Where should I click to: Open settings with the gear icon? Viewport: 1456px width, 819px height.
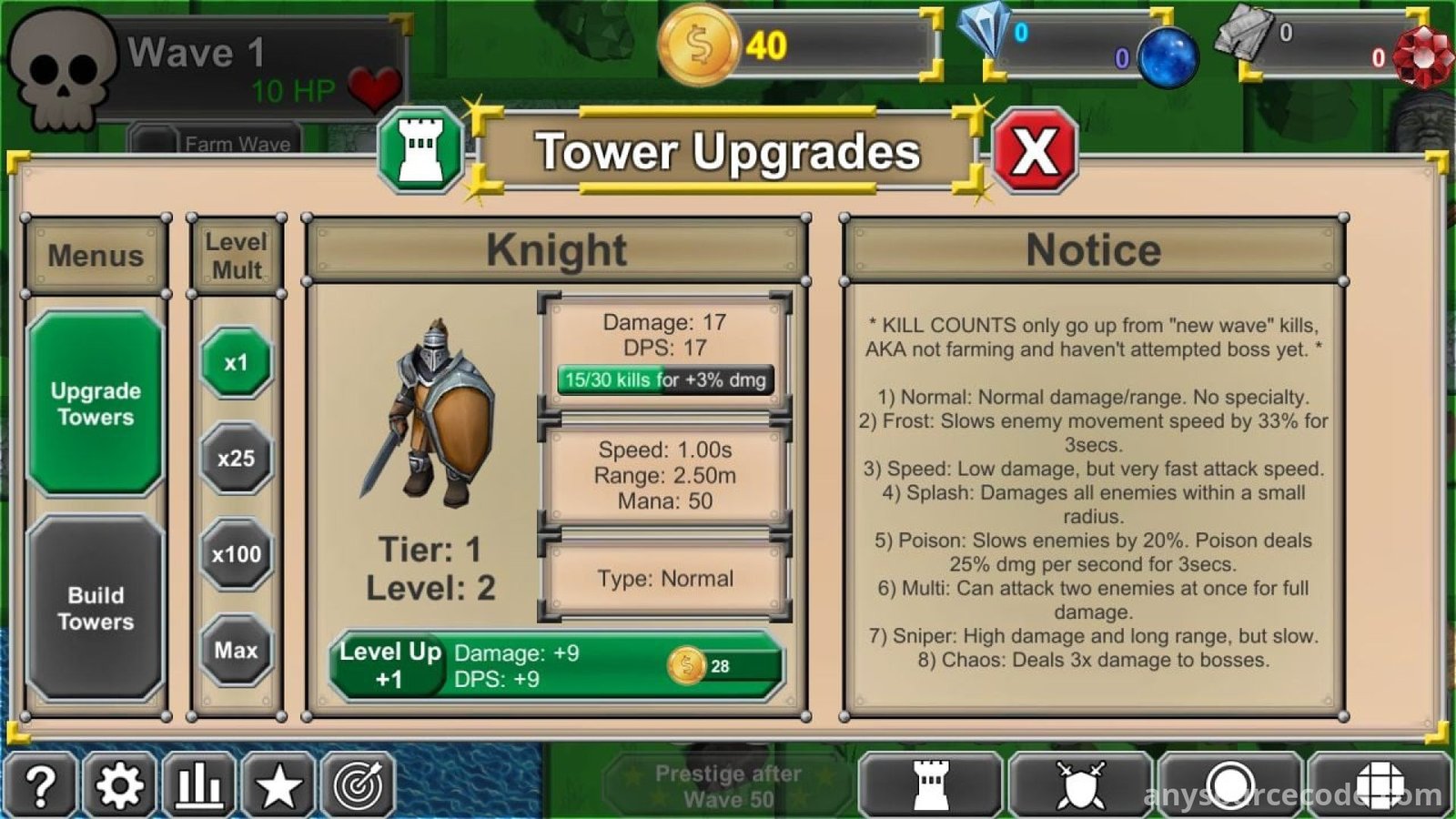[120, 784]
